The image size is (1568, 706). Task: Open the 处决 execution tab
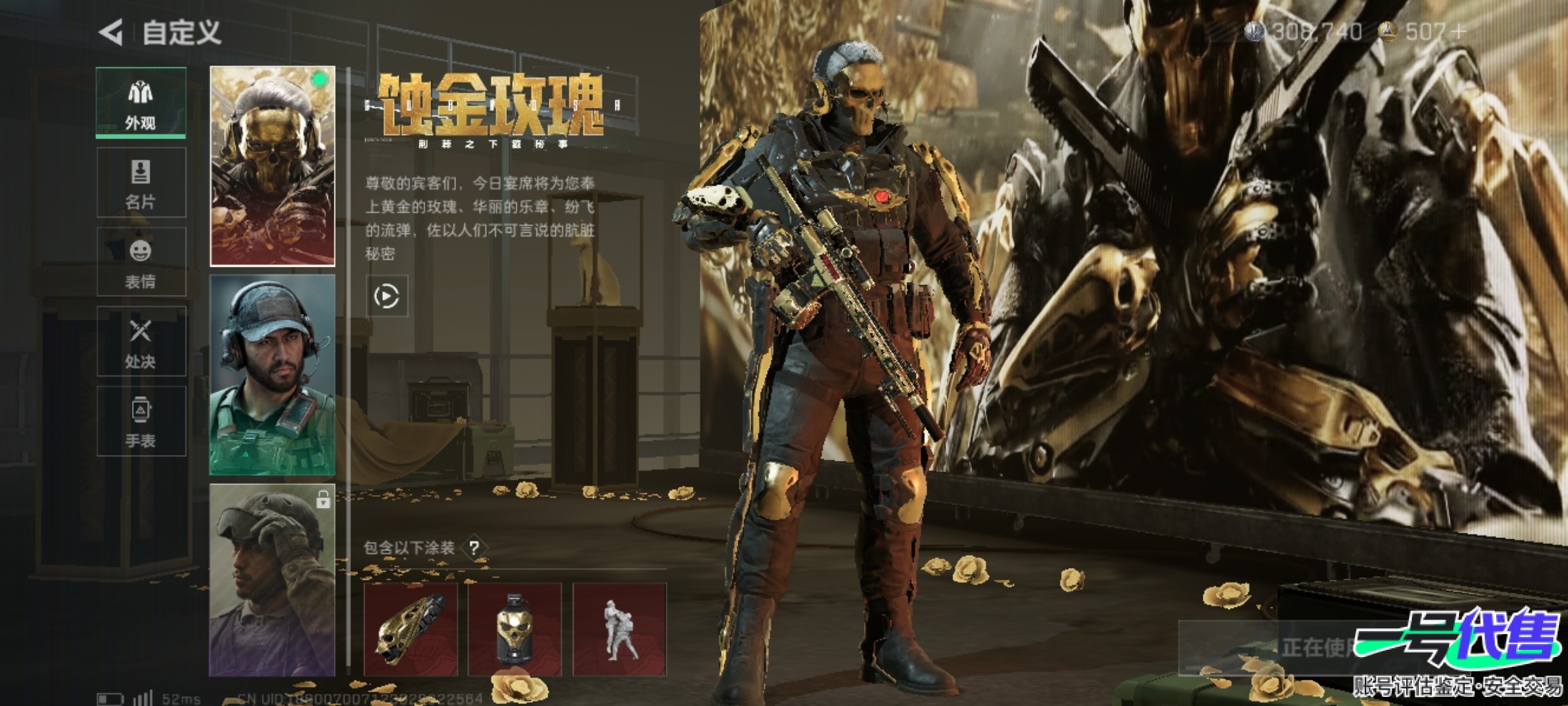(141, 342)
